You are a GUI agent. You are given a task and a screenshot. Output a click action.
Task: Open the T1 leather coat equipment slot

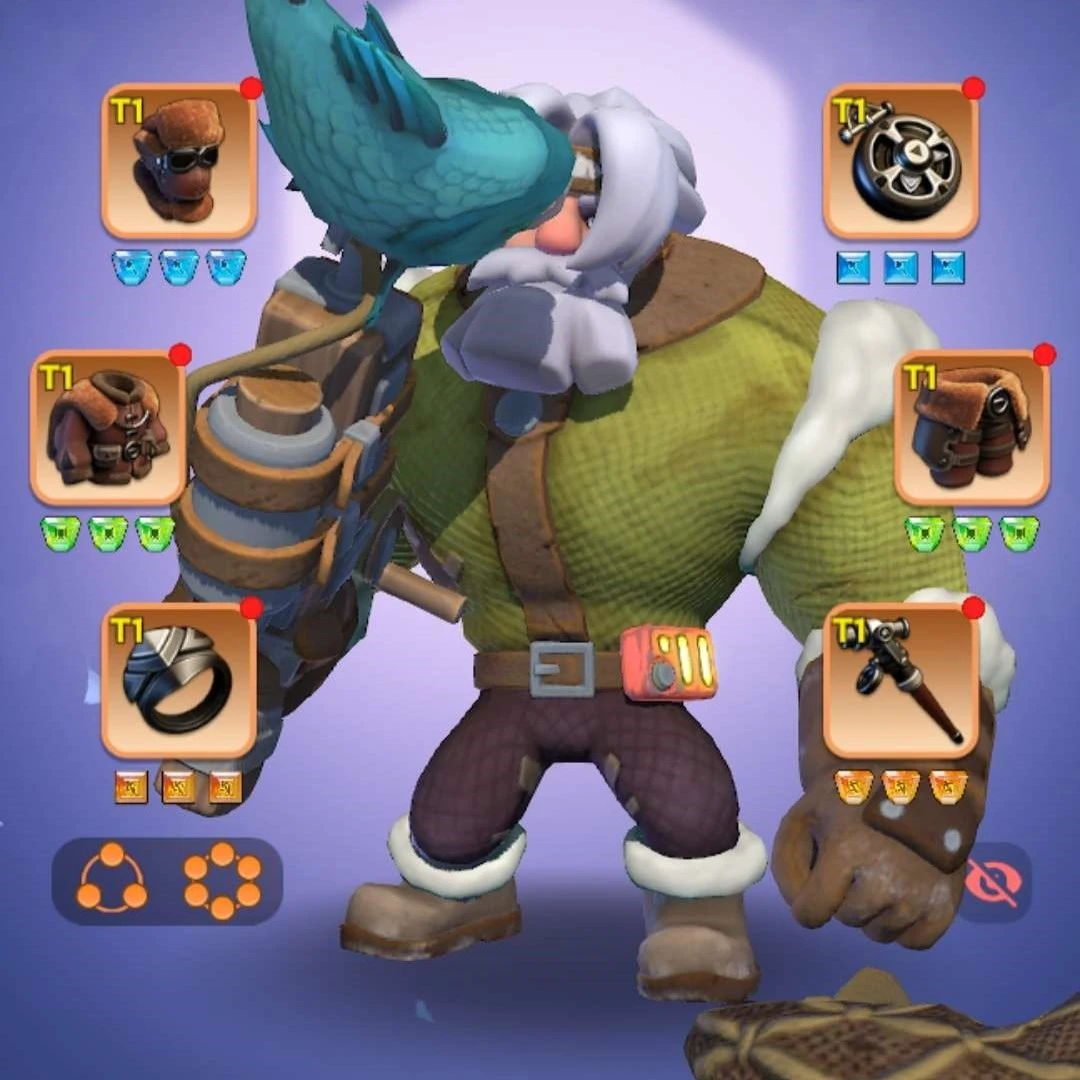tap(108, 427)
